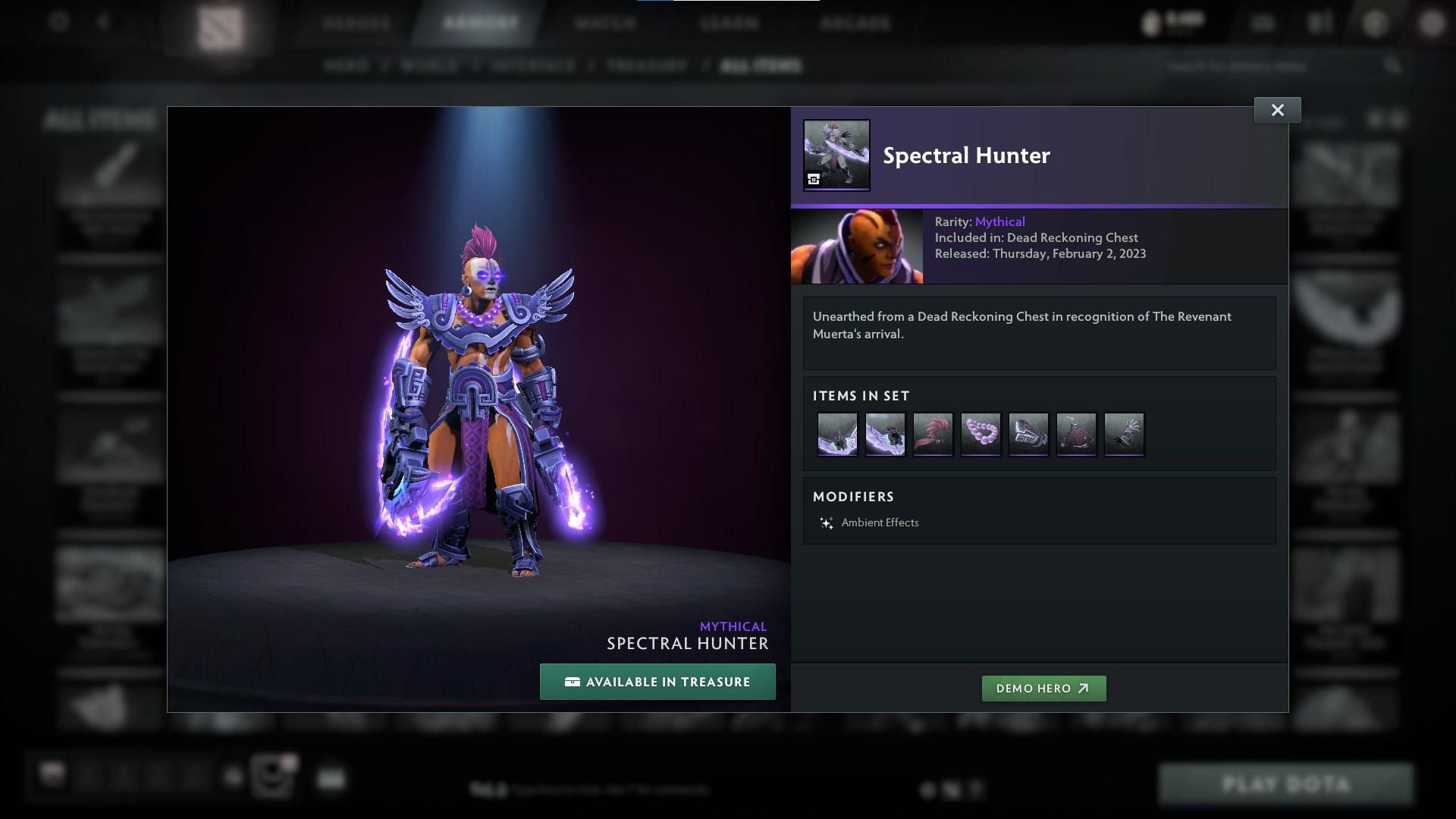Select the armored bracer item icon
Viewport: 1456px width, 819px height.
coord(1029,434)
